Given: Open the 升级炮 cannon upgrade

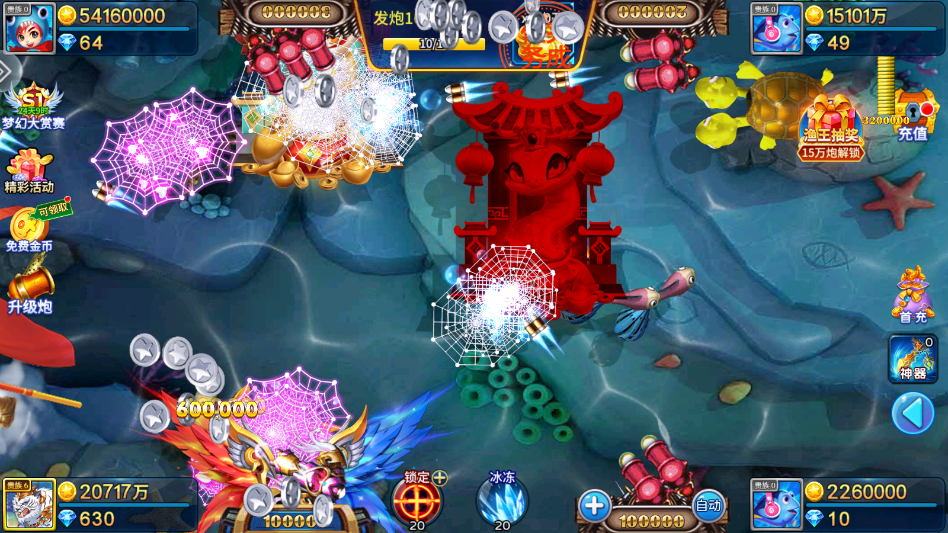Looking at the screenshot, I should point(29,286).
